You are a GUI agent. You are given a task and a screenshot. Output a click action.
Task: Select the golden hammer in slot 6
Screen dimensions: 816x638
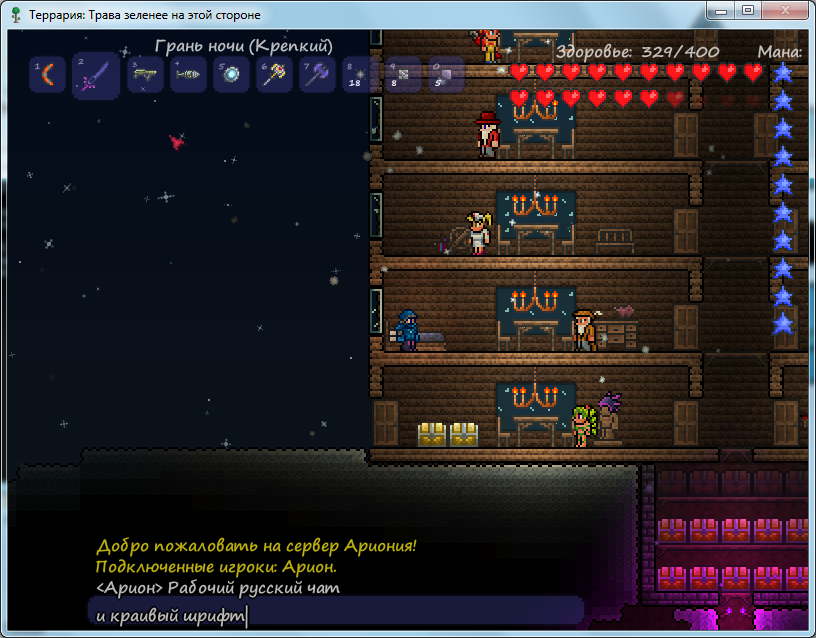pos(275,75)
